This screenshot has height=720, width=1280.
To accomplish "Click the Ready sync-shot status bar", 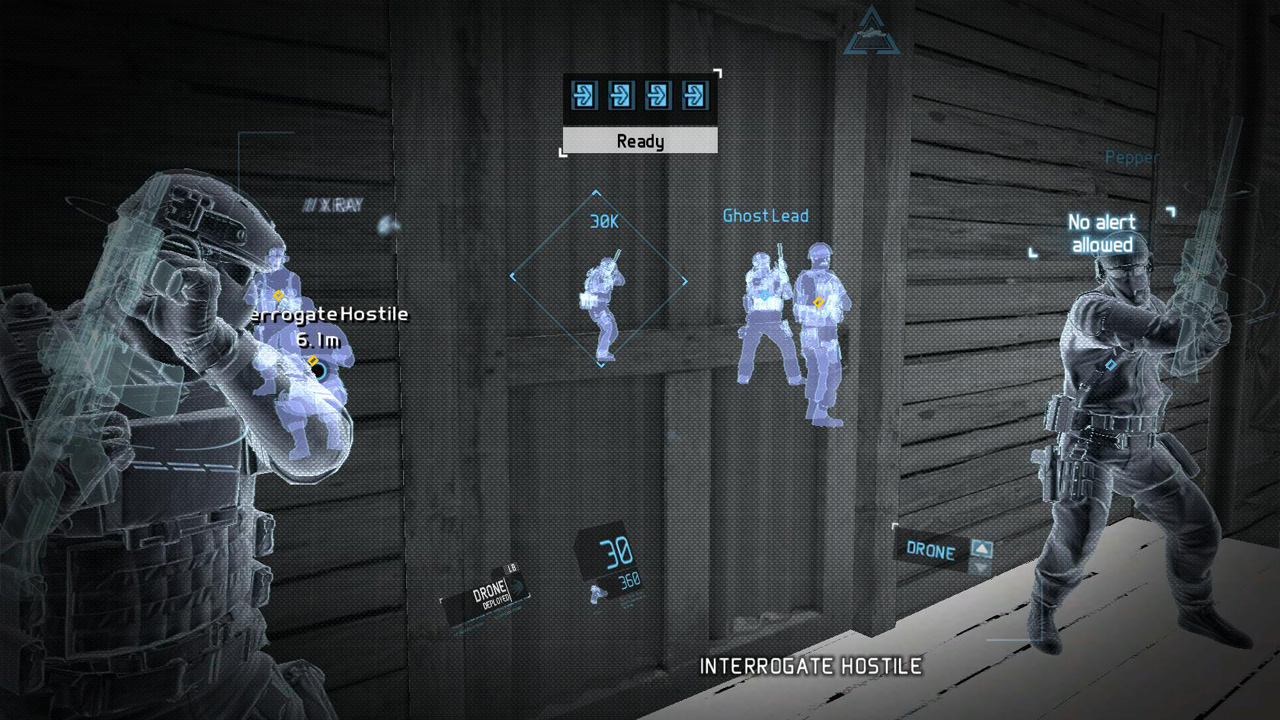I will [640, 141].
